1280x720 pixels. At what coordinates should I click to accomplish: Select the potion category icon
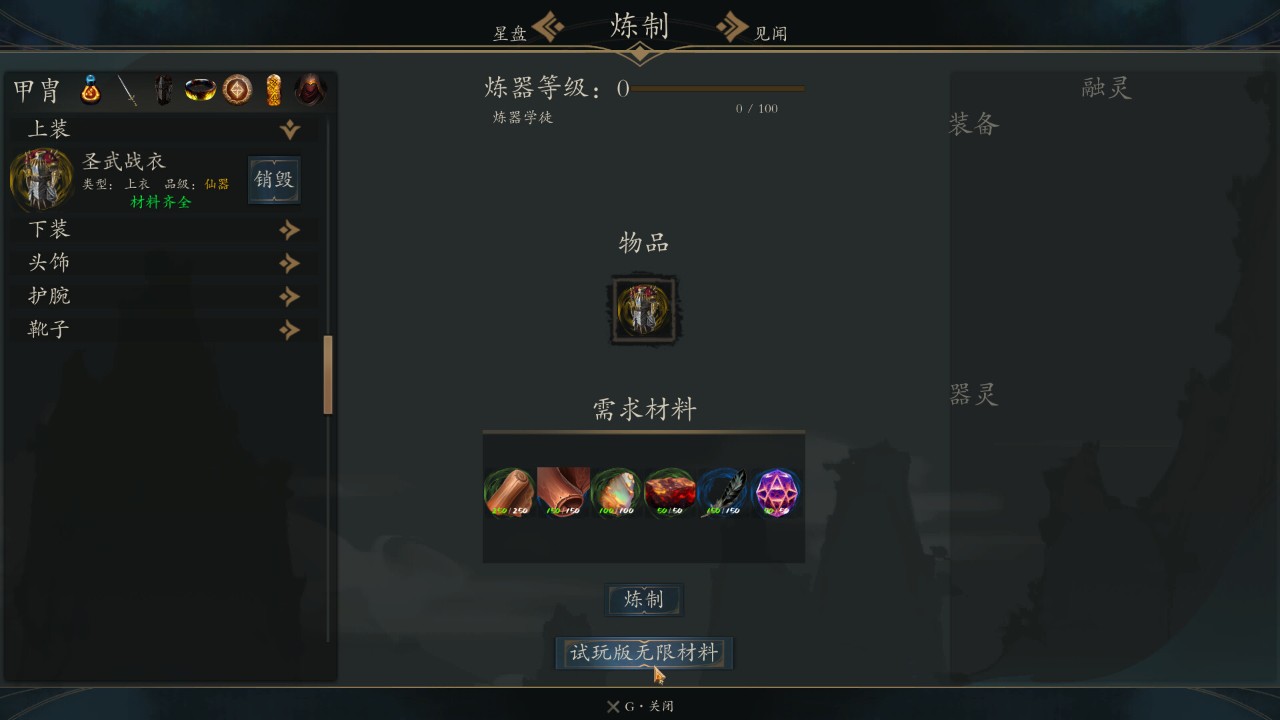click(x=90, y=89)
